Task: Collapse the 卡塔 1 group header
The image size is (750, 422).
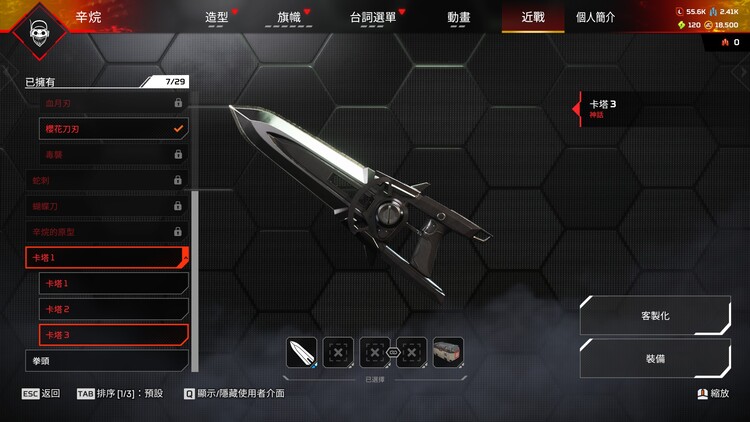Action: point(106,258)
